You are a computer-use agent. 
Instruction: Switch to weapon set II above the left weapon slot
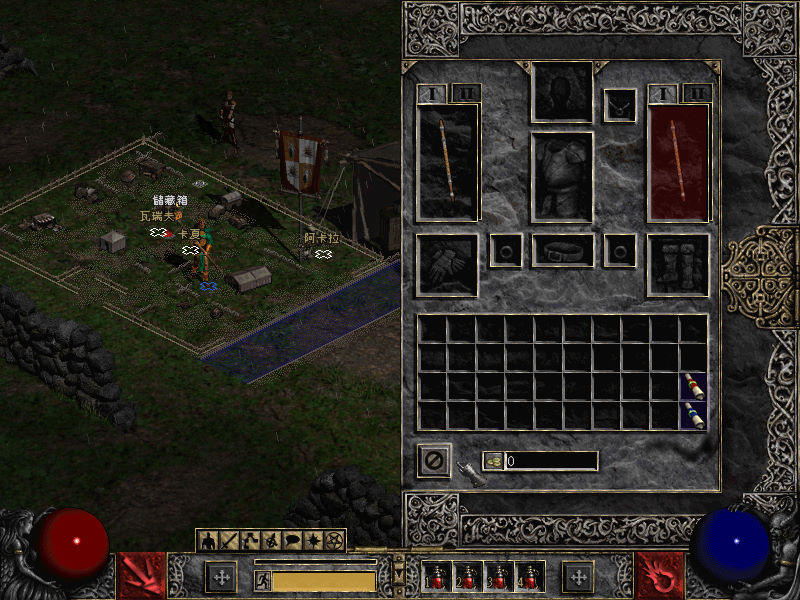click(x=465, y=93)
